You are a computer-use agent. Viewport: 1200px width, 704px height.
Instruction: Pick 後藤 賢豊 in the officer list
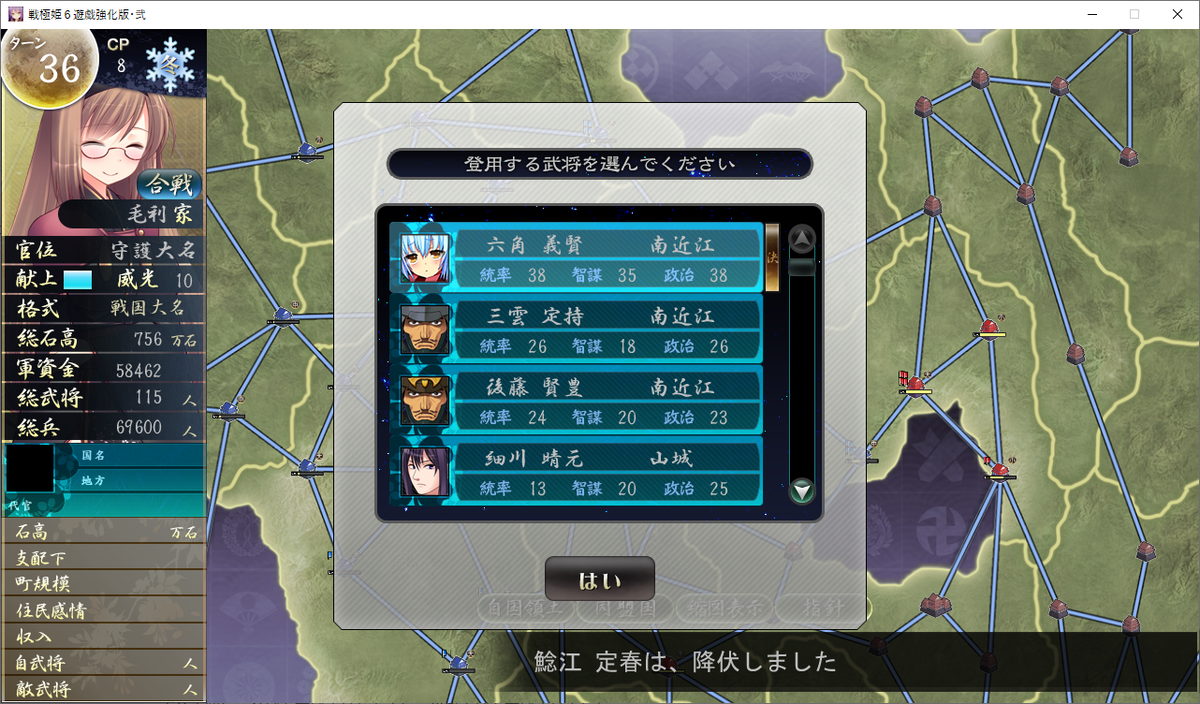576,400
